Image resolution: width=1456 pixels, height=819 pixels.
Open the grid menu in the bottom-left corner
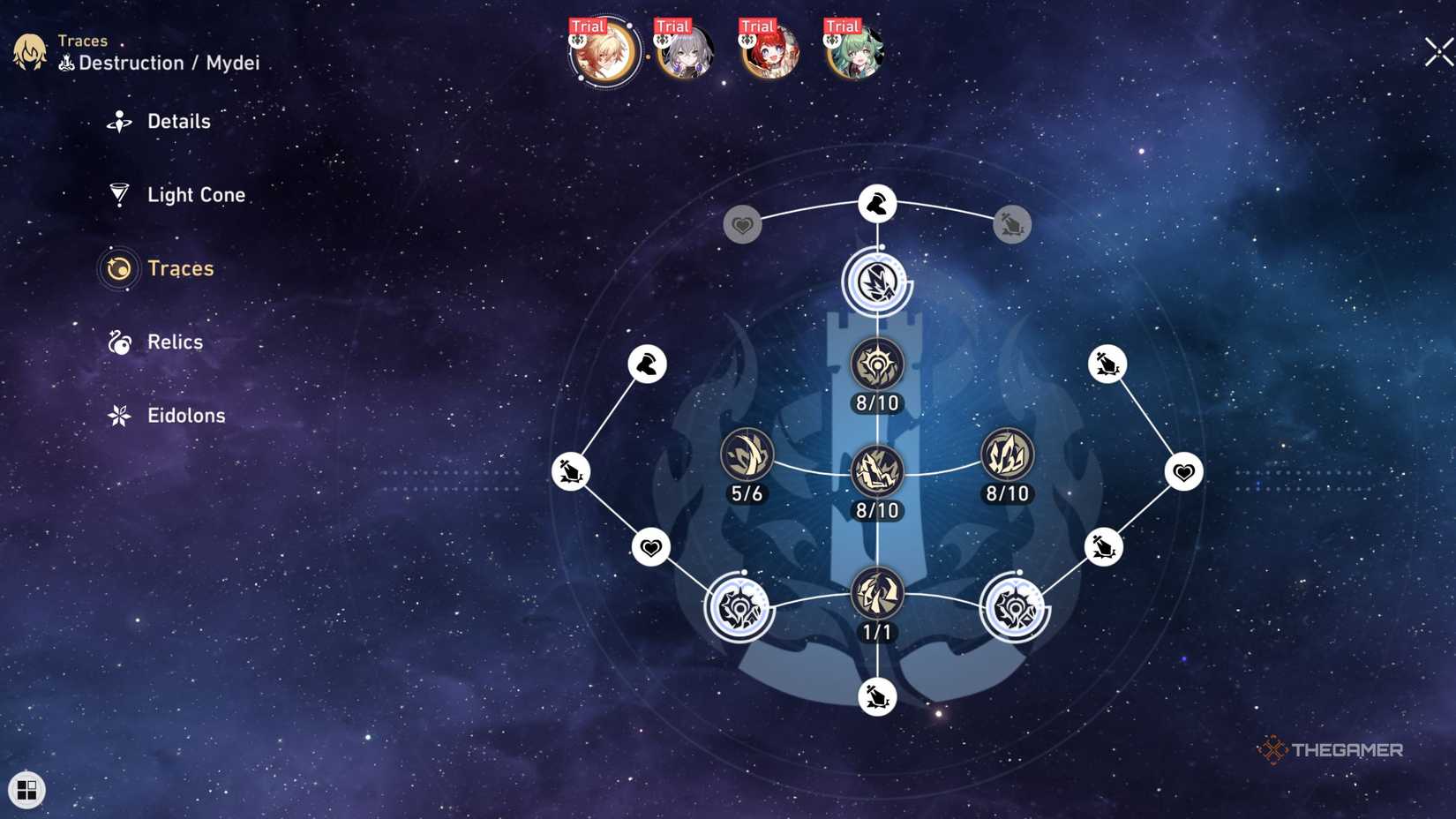pyautogui.click(x=26, y=788)
